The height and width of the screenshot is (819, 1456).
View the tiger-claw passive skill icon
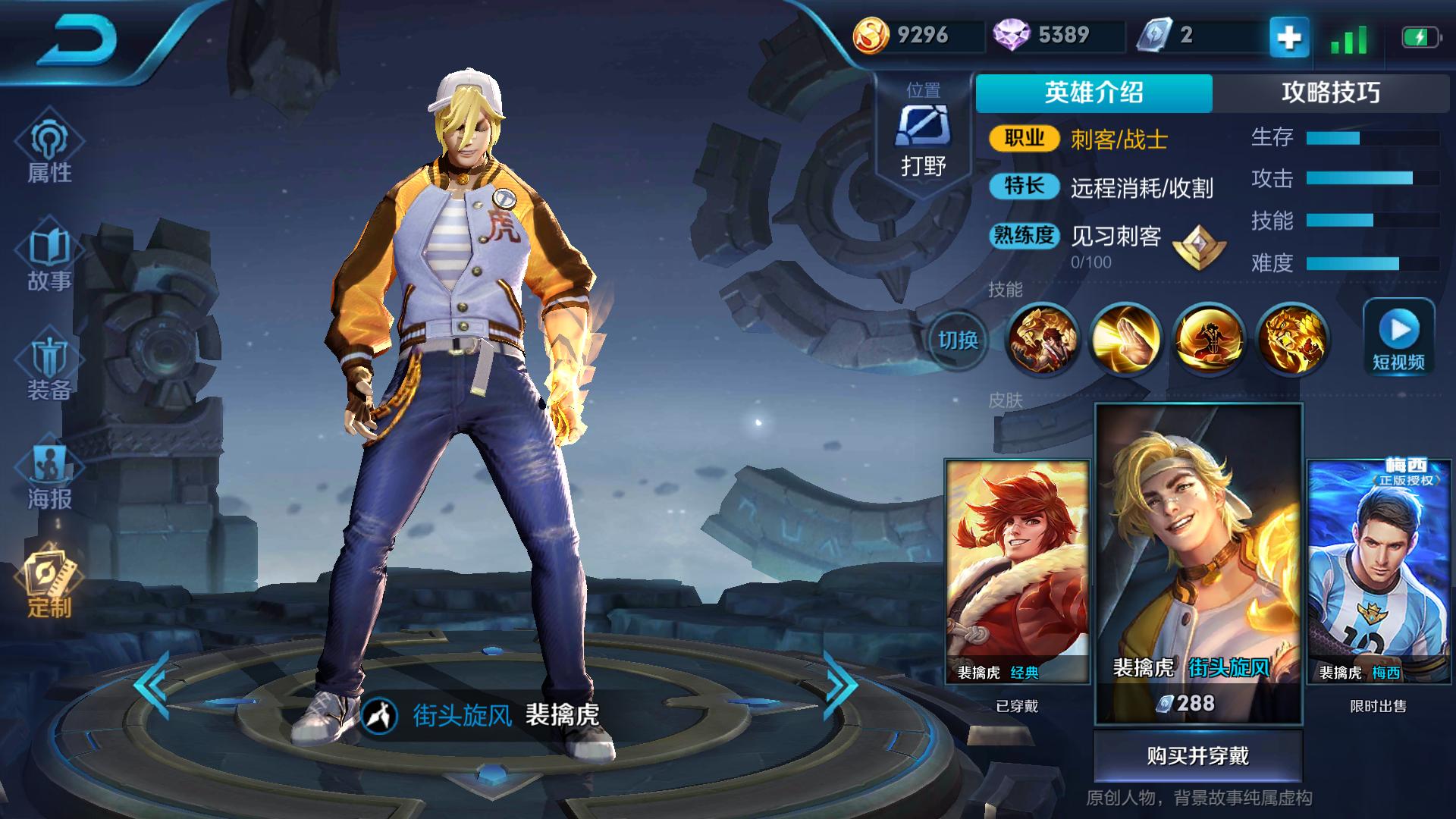[x=1042, y=340]
